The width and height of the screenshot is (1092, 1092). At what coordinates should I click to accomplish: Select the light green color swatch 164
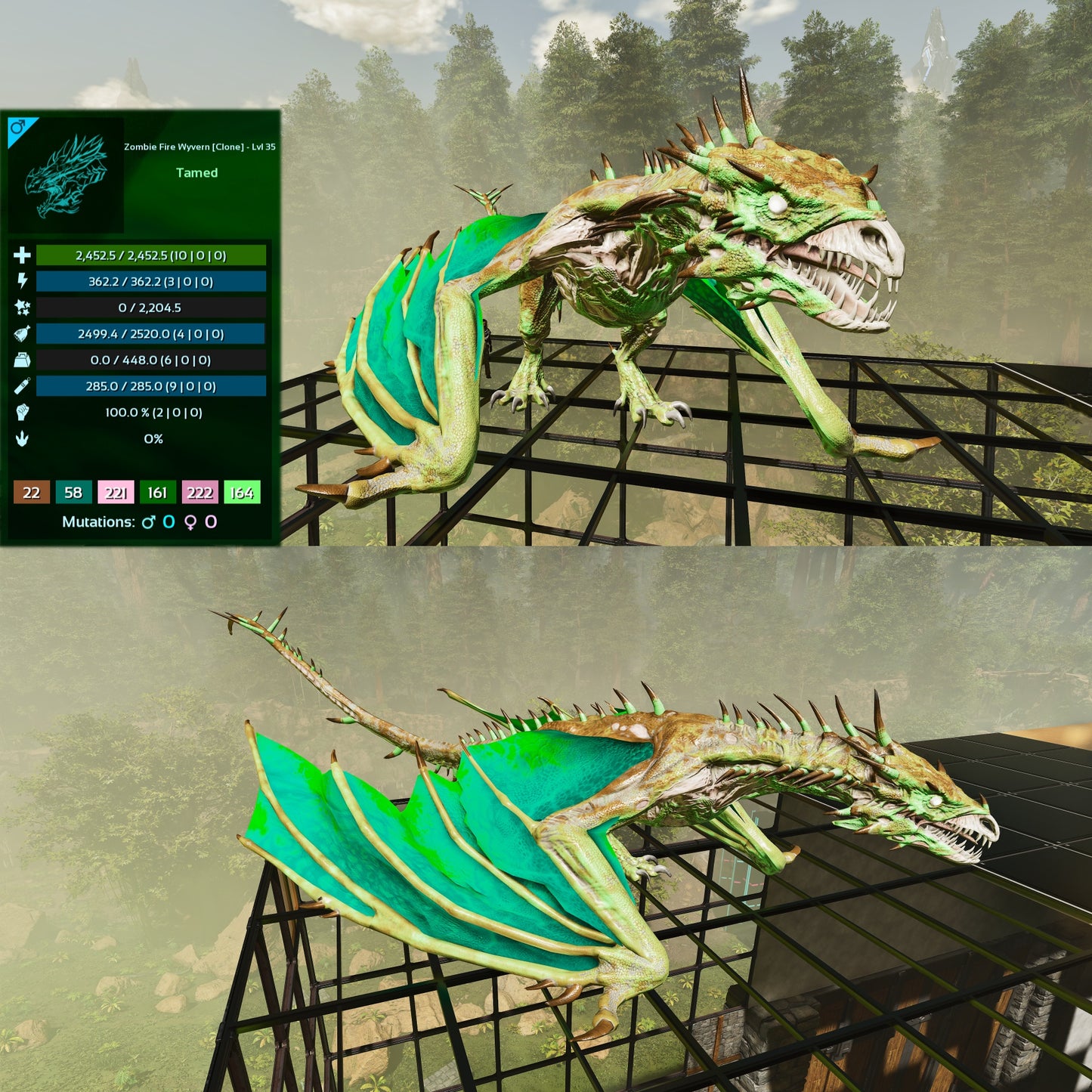(243, 493)
